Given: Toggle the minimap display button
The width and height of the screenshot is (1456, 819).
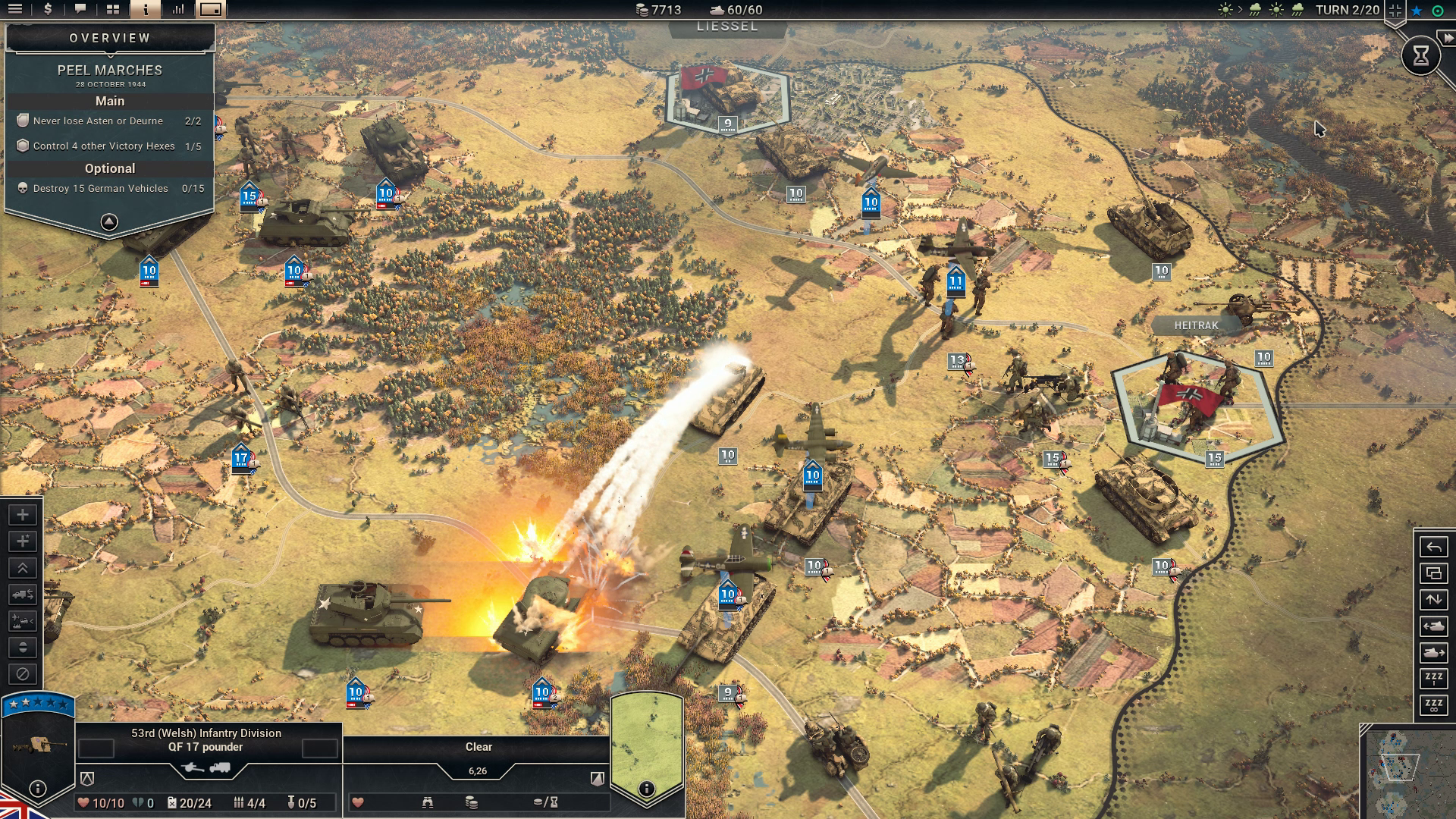Looking at the screenshot, I should tap(211, 9).
